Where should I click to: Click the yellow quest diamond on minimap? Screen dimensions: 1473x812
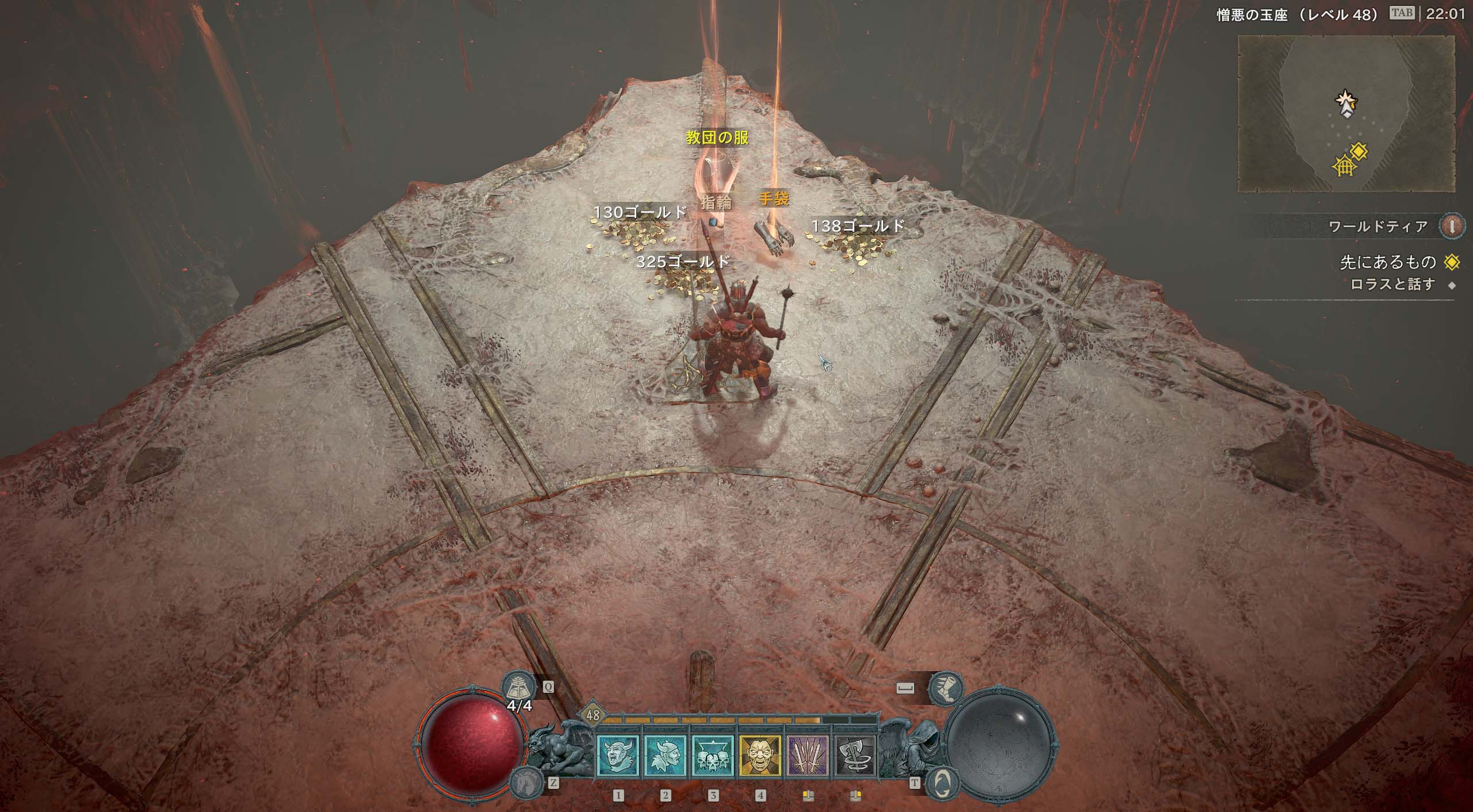point(1359,152)
